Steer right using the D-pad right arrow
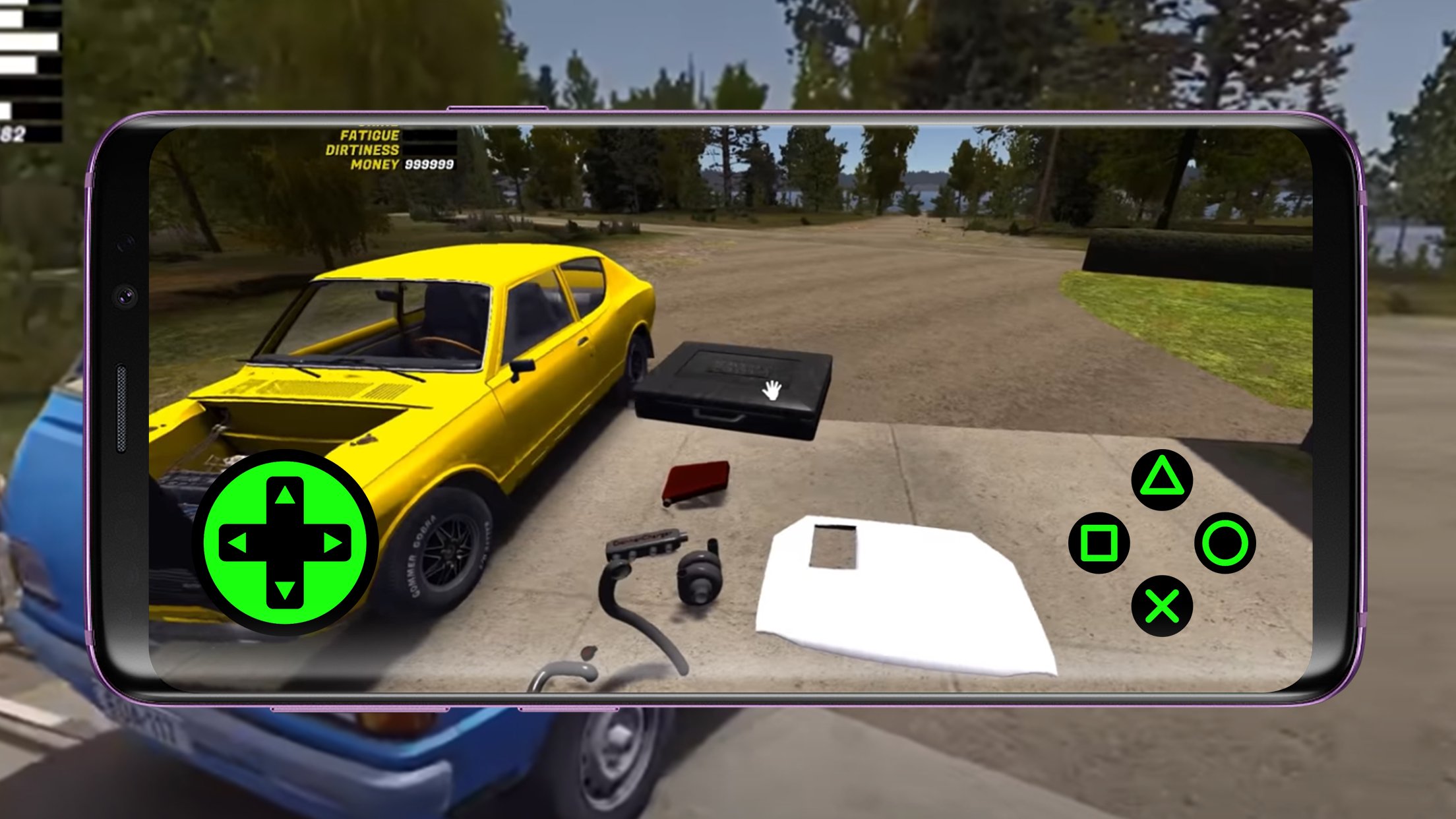This screenshot has height=819, width=1456. pos(332,543)
